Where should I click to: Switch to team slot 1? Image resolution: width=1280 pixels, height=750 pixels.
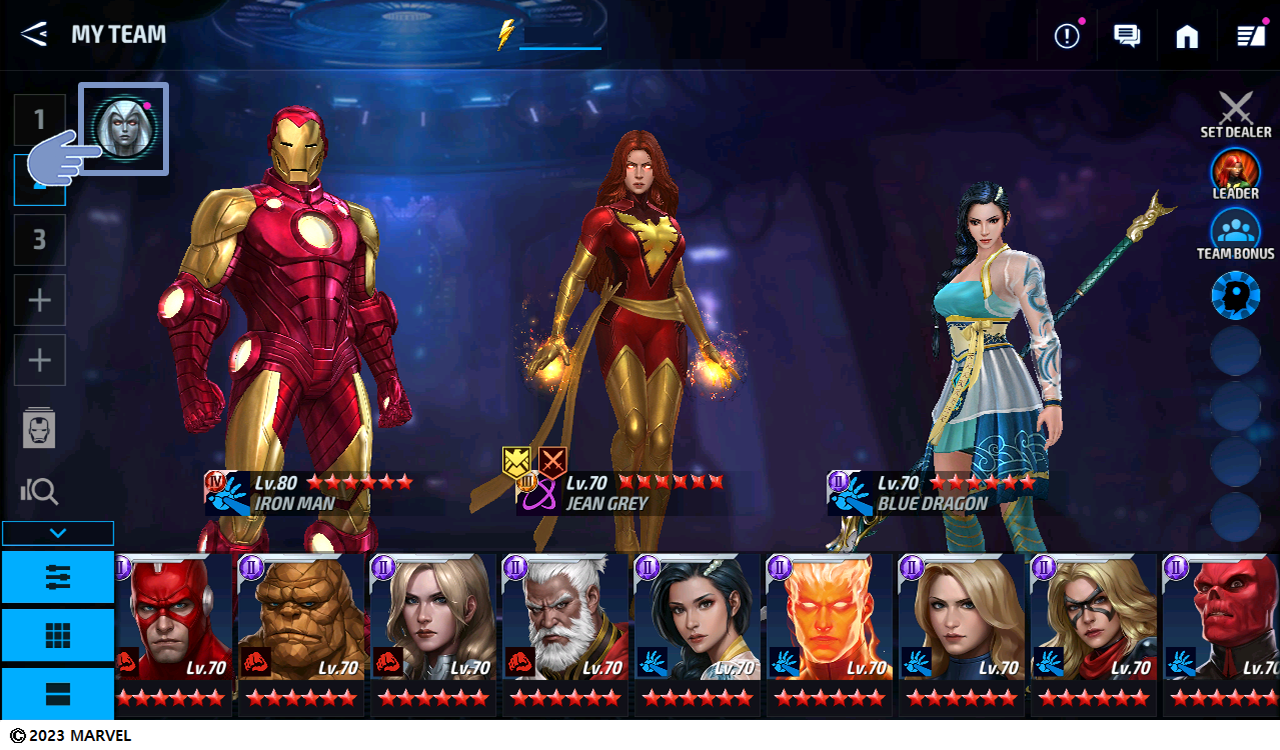coord(40,120)
